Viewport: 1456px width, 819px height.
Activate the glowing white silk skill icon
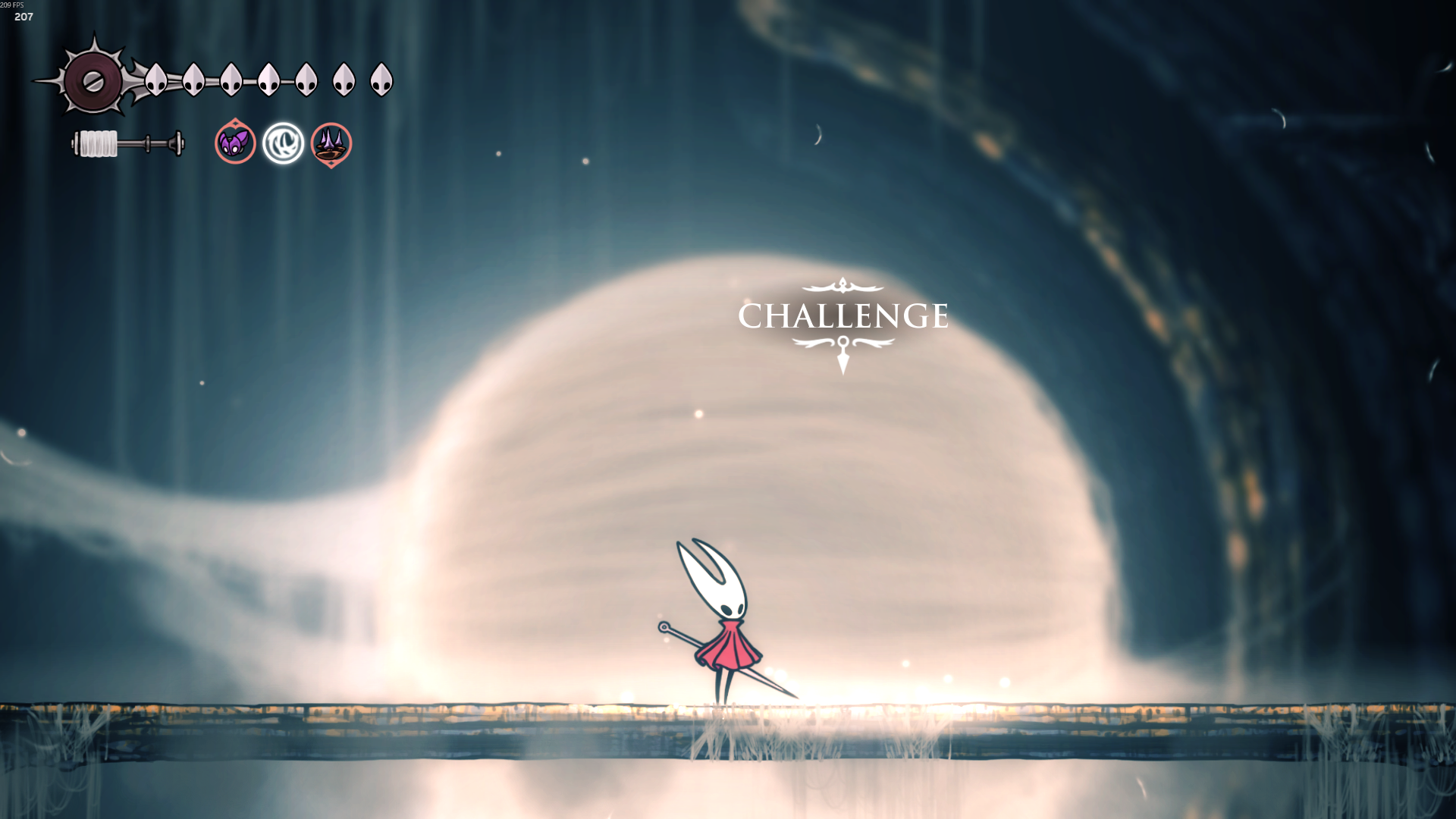pyautogui.click(x=284, y=143)
